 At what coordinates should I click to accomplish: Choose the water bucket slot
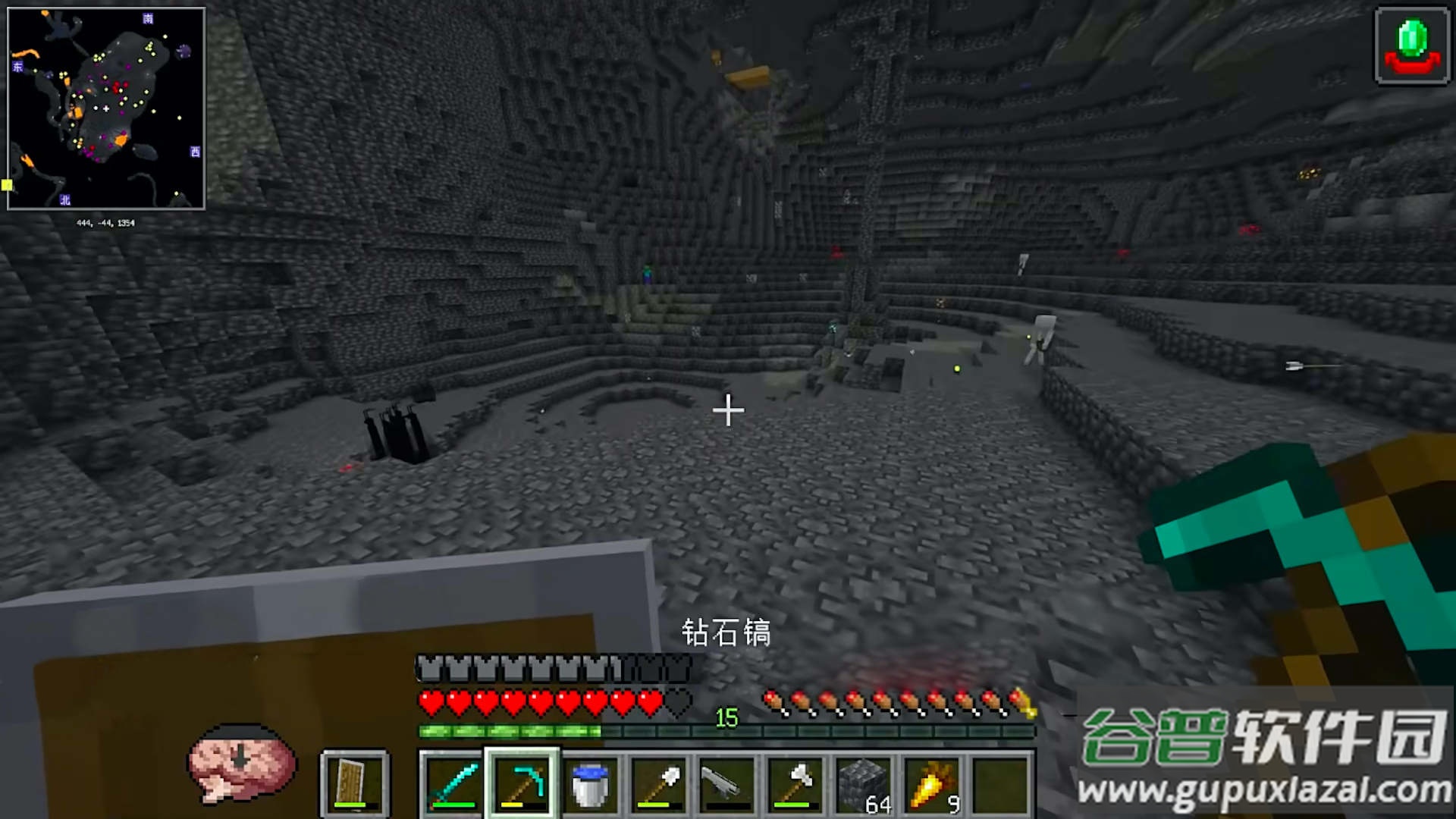click(590, 784)
